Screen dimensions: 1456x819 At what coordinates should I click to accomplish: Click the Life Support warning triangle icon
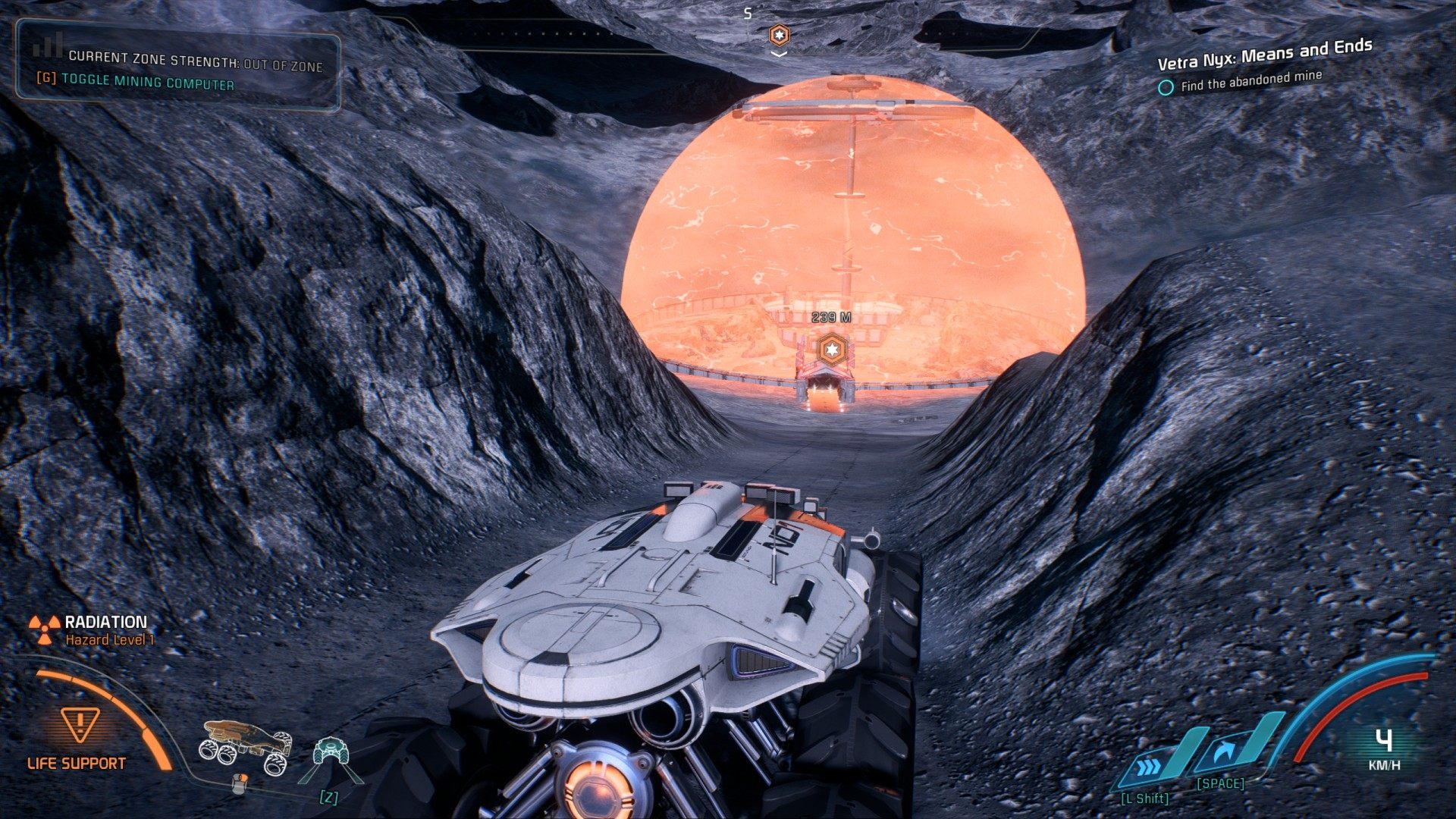(x=80, y=724)
